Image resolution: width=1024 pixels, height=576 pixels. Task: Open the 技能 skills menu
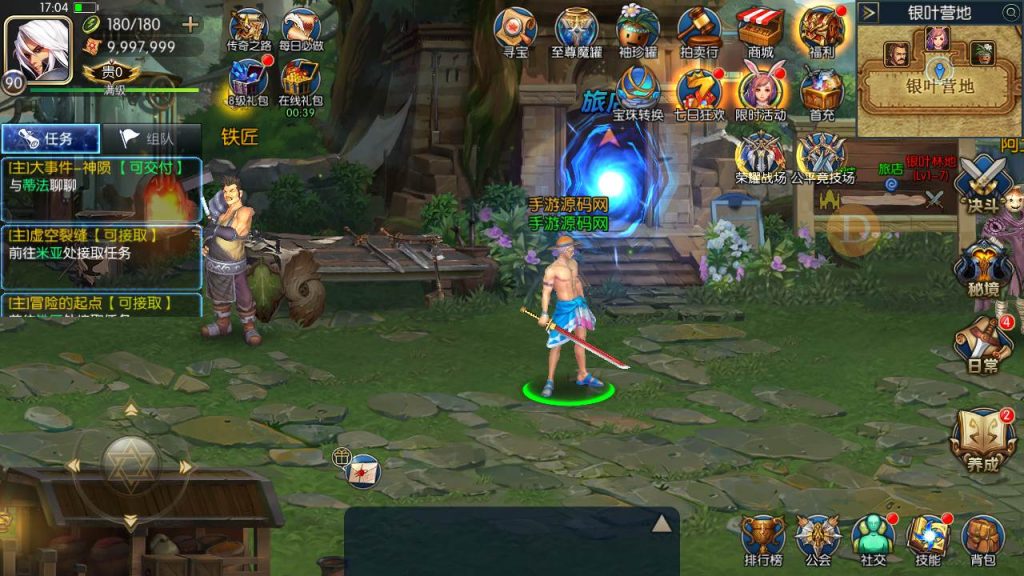(x=927, y=541)
